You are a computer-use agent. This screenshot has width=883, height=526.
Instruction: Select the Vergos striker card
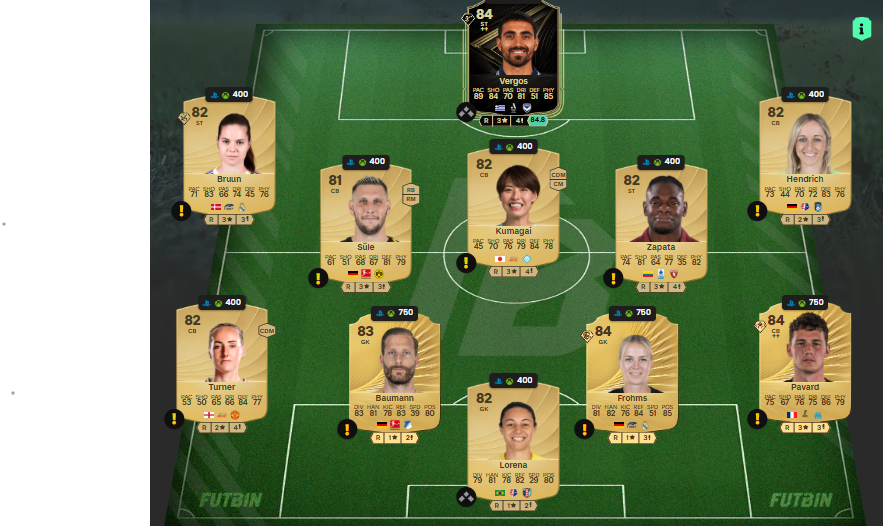coord(513,60)
